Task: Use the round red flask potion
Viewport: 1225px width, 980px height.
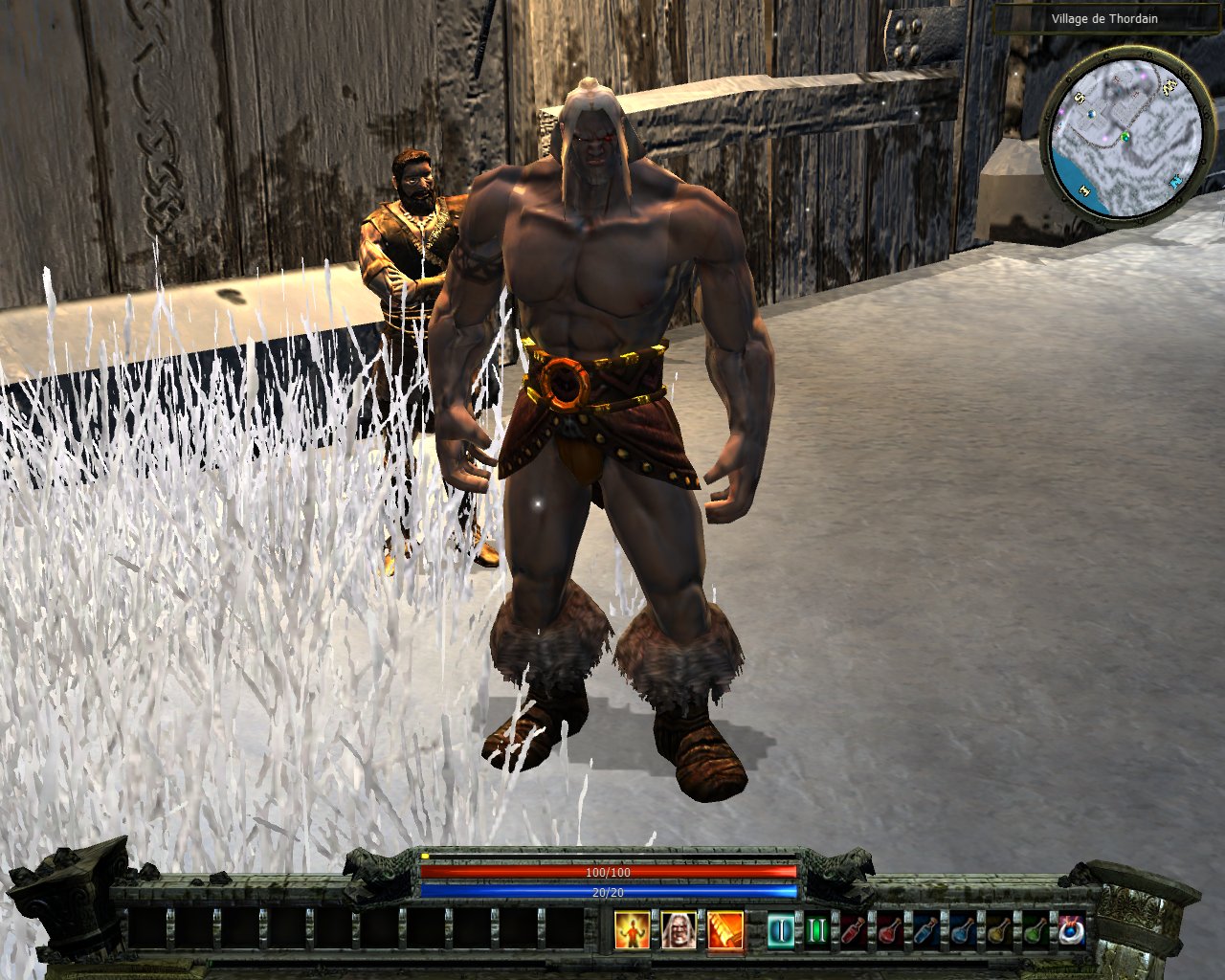Action: (x=890, y=930)
